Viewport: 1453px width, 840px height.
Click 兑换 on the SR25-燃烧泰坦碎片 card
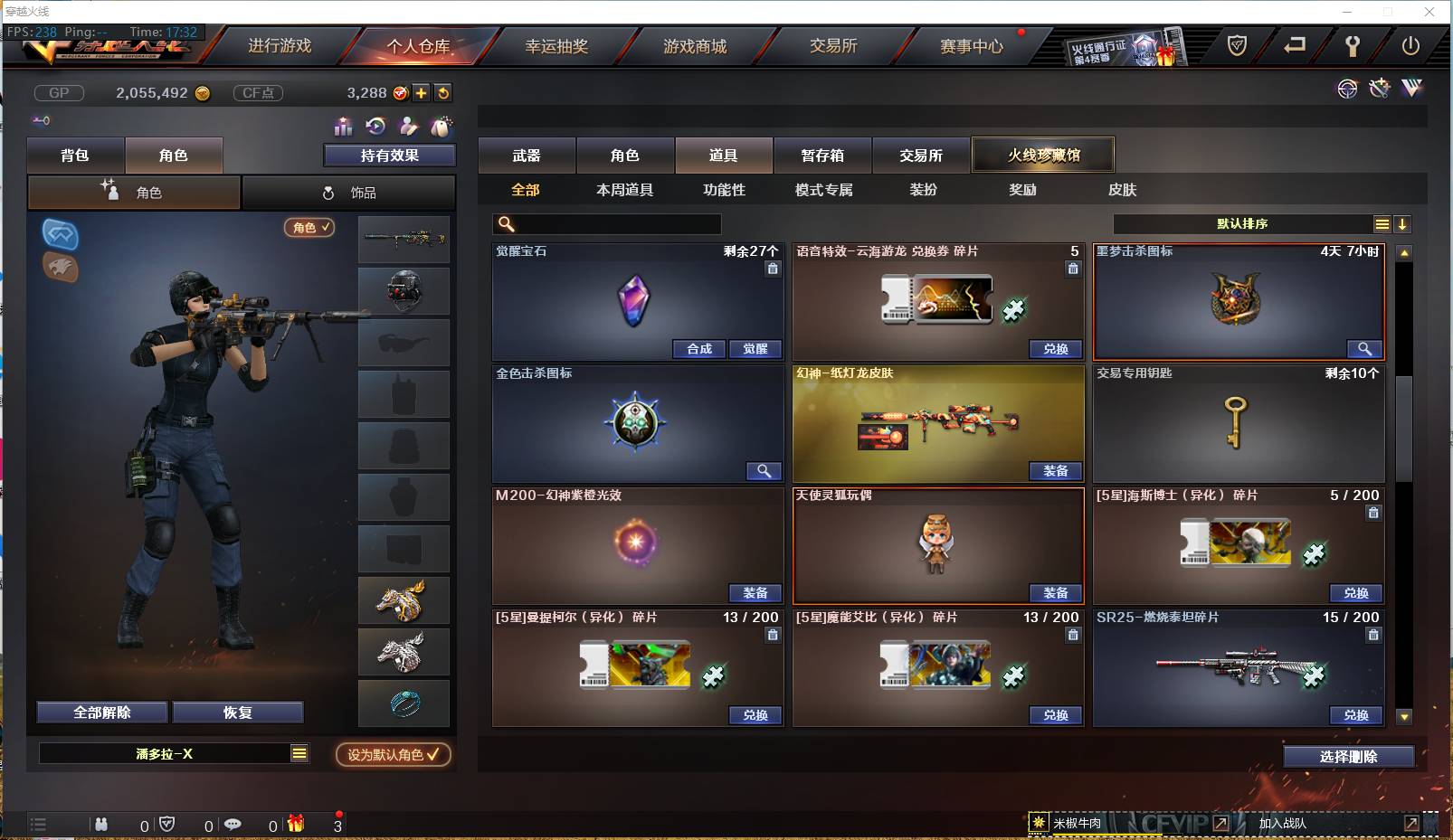[x=1355, y=715]
